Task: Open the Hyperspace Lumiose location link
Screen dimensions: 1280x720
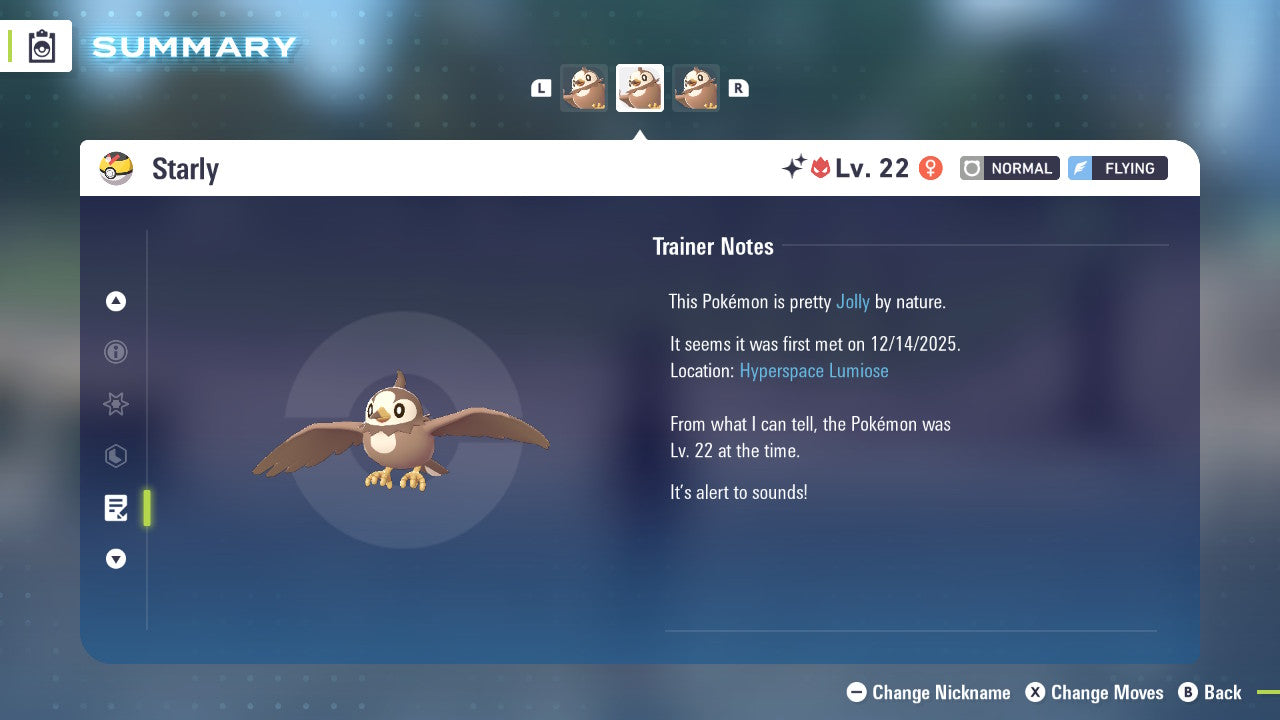Action: coord(814,370)
